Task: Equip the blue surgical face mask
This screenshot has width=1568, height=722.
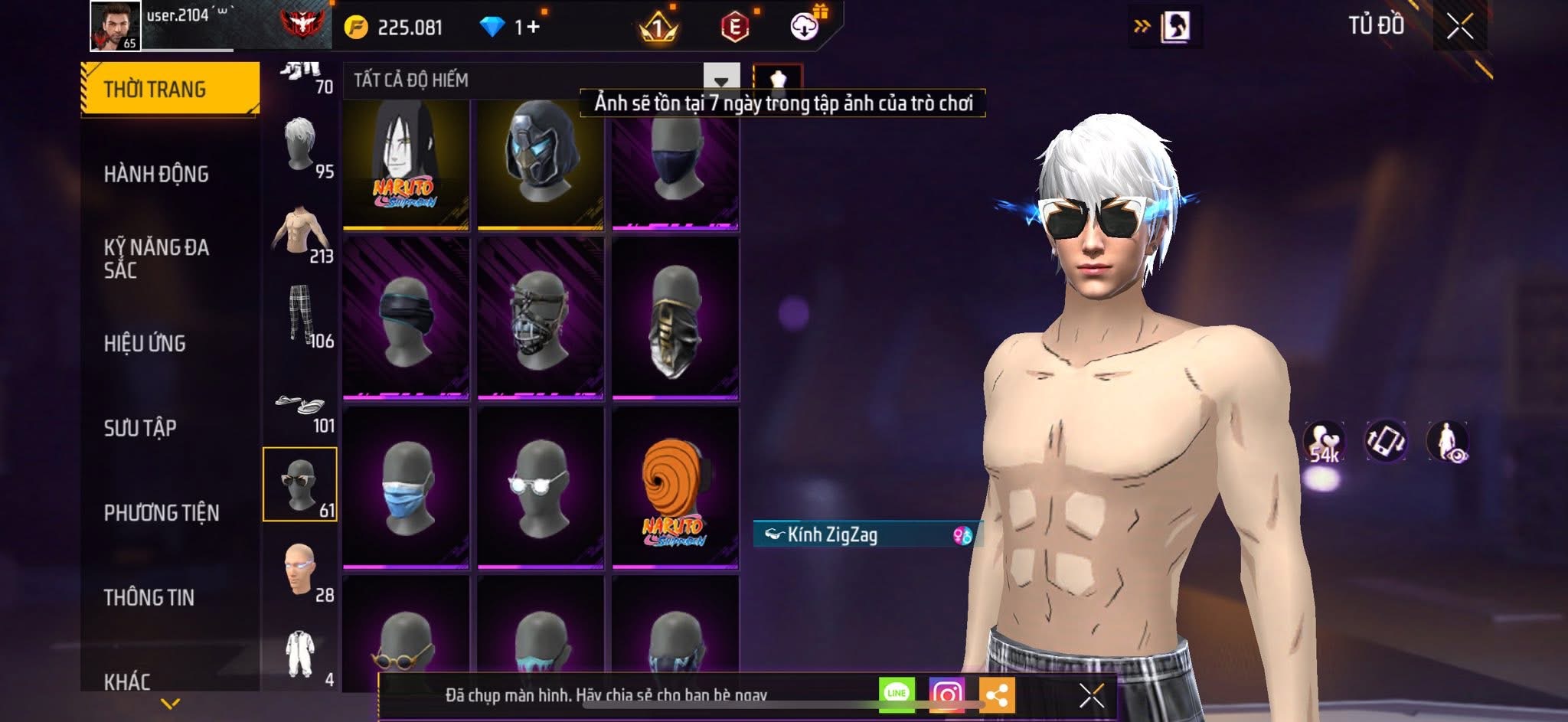Action: point(406,488)
